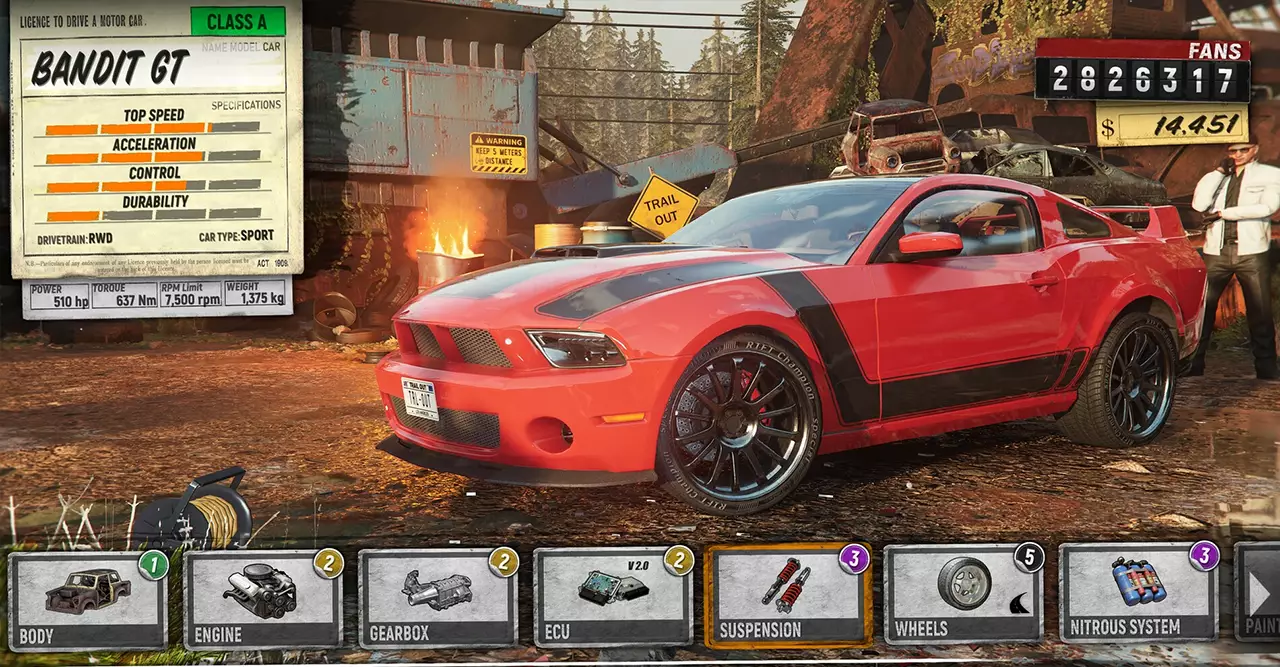Image resolution: width=1280 pixels, height=667 pixels.
Task: Open the Body upgrade category
Action: pyautogui.click(x=88, y=600)
